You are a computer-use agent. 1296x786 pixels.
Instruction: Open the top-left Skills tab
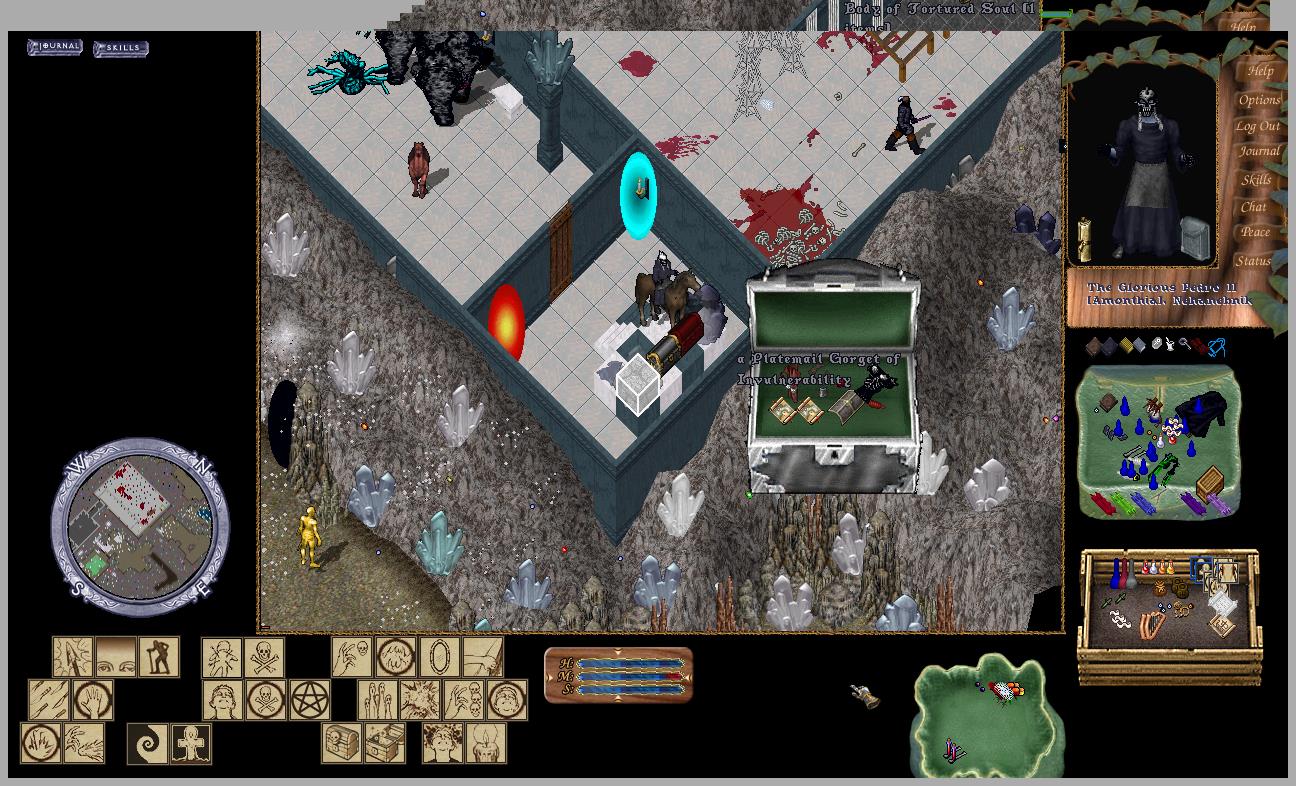(x=121, y=48)
